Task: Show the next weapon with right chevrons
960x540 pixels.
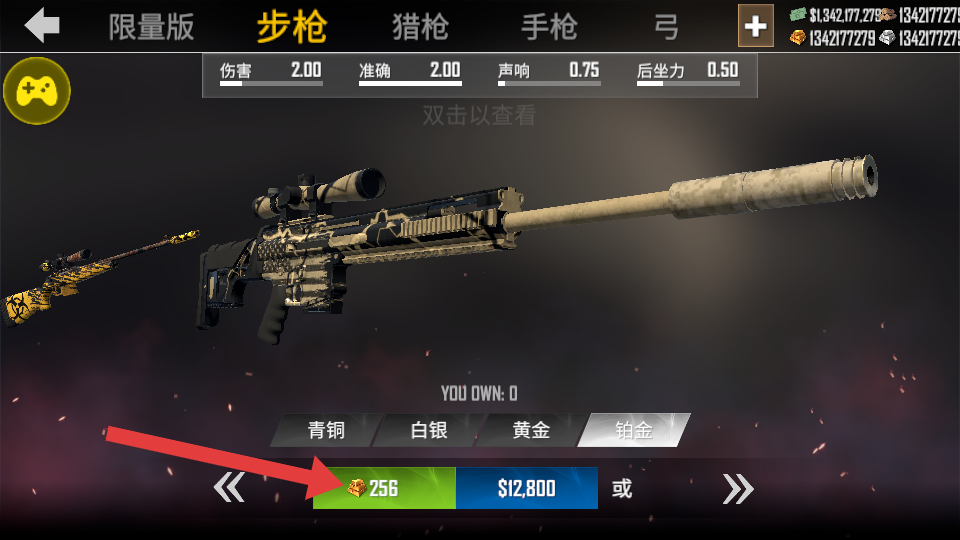Action: tap(738, 489)
